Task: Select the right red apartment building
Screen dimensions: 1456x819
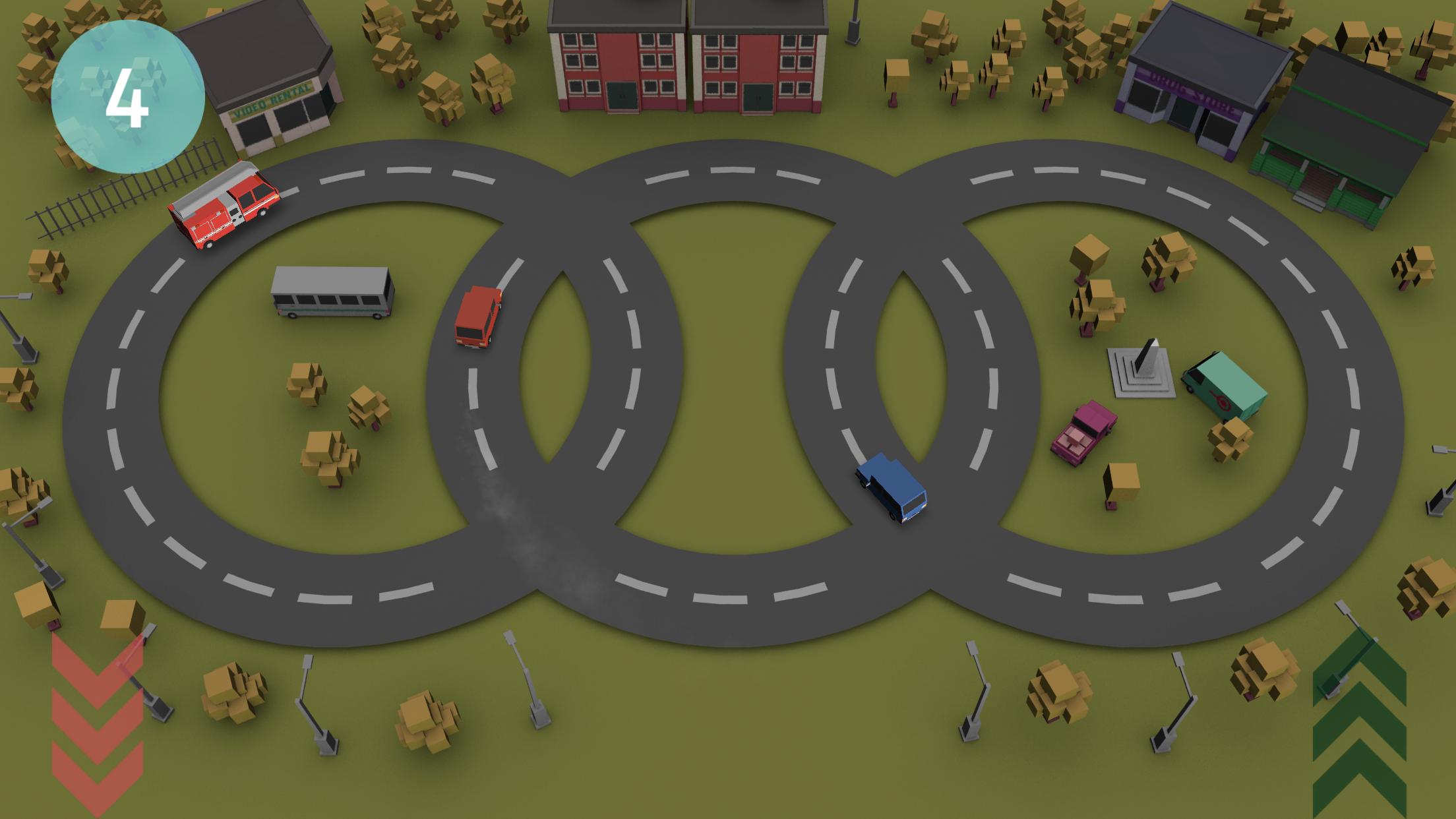Action: (758, 59)
